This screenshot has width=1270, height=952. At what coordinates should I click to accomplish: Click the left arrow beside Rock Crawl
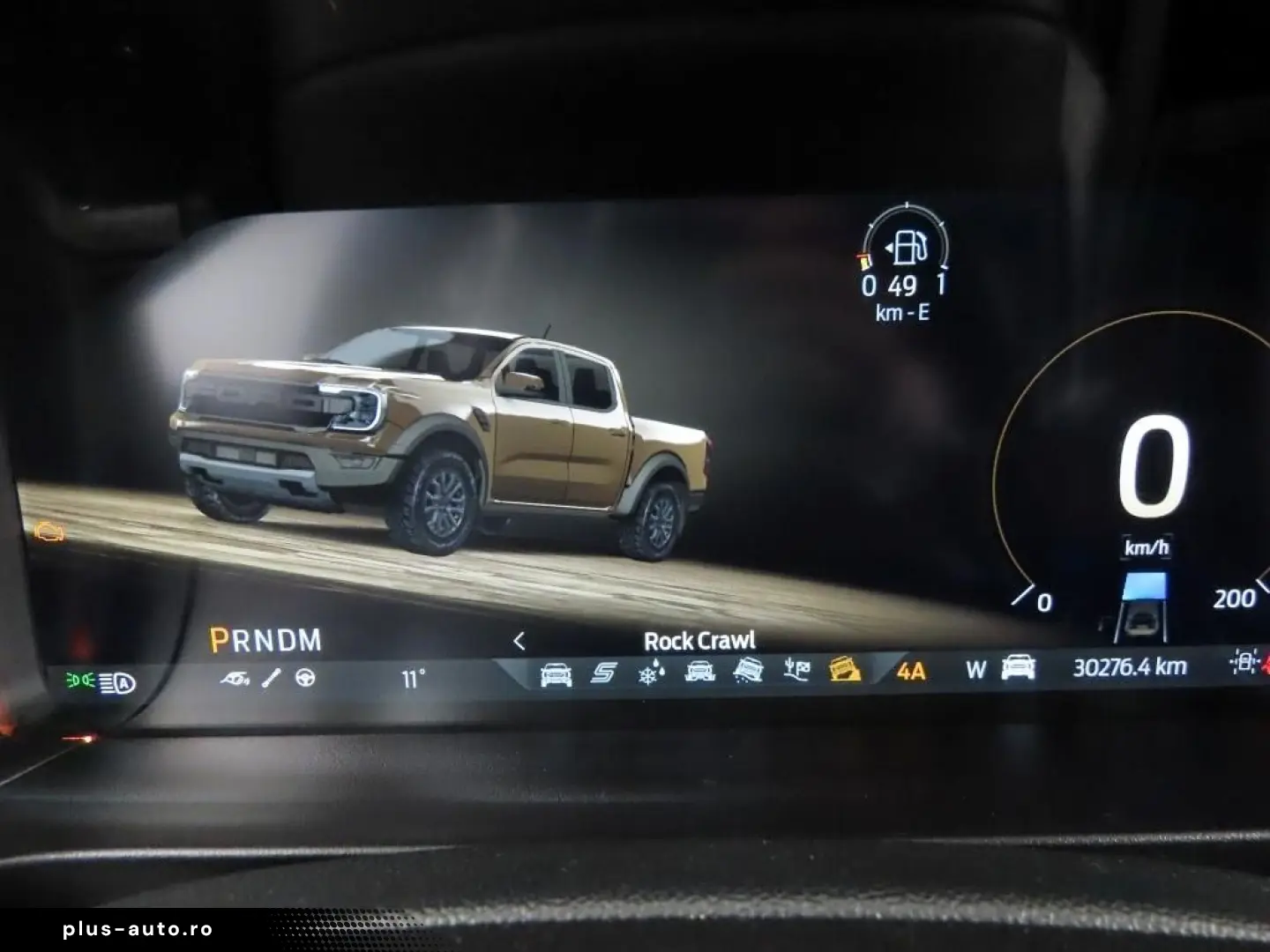tap(519, 641)
